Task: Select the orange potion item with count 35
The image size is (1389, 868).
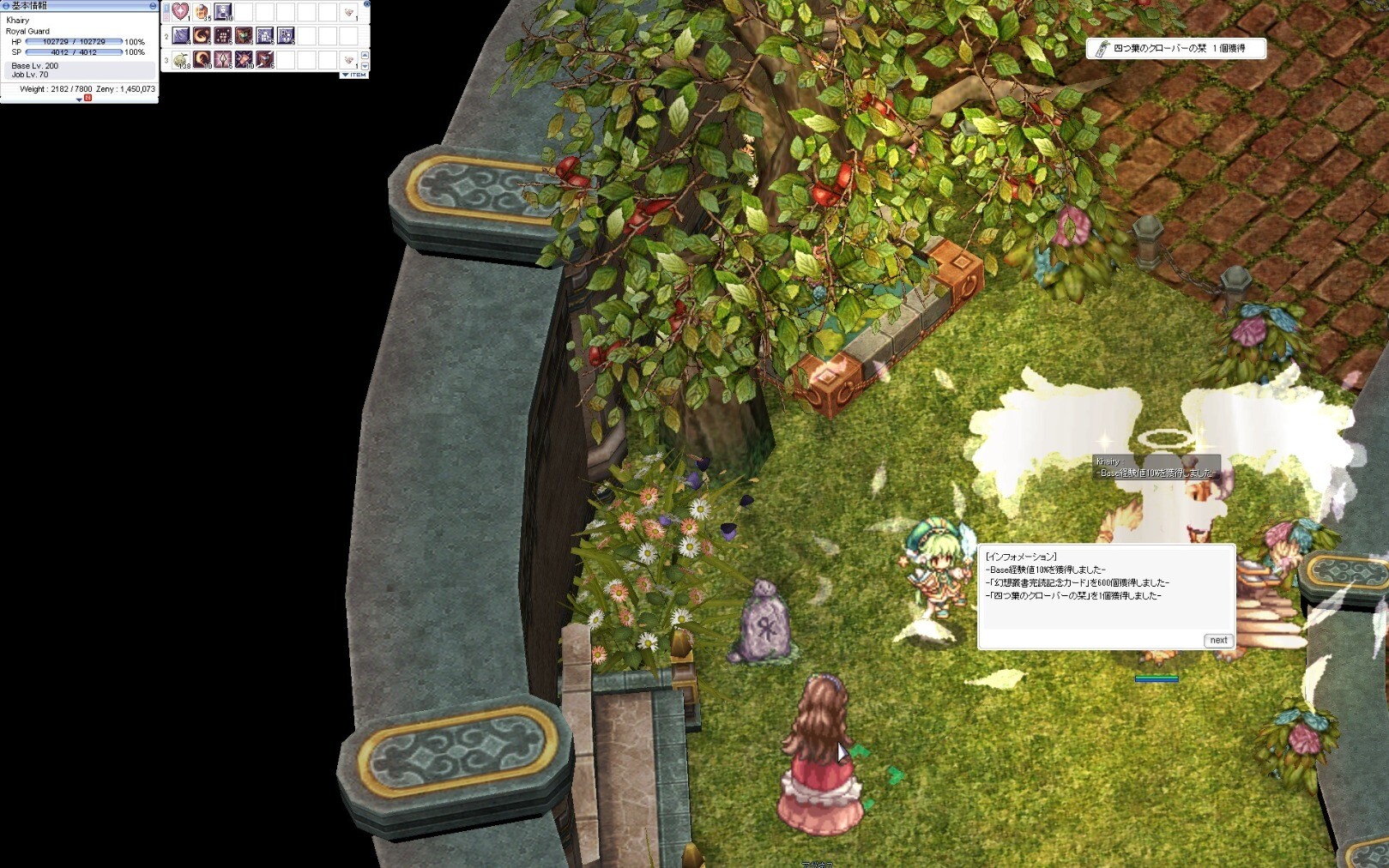Action: coord(202,11)
